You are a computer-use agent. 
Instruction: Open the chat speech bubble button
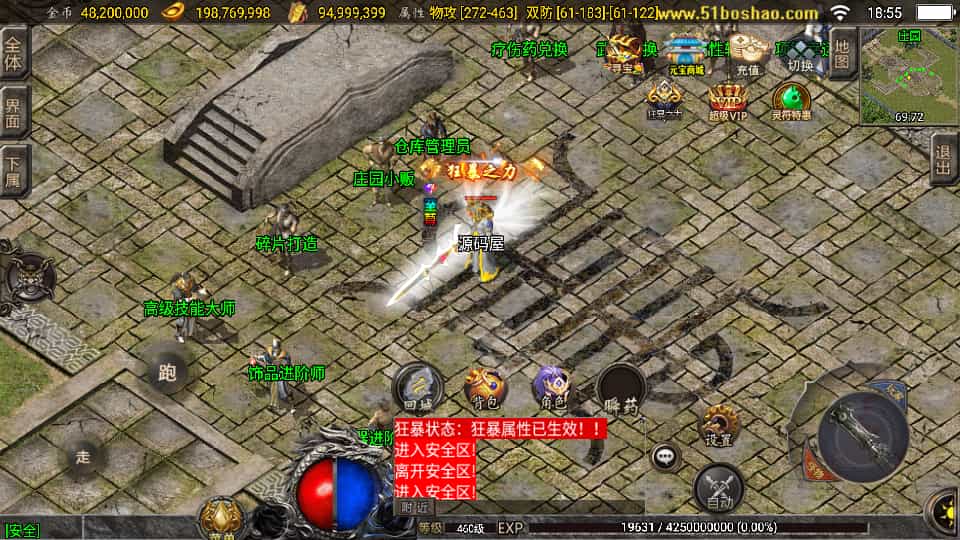(664, 457)
